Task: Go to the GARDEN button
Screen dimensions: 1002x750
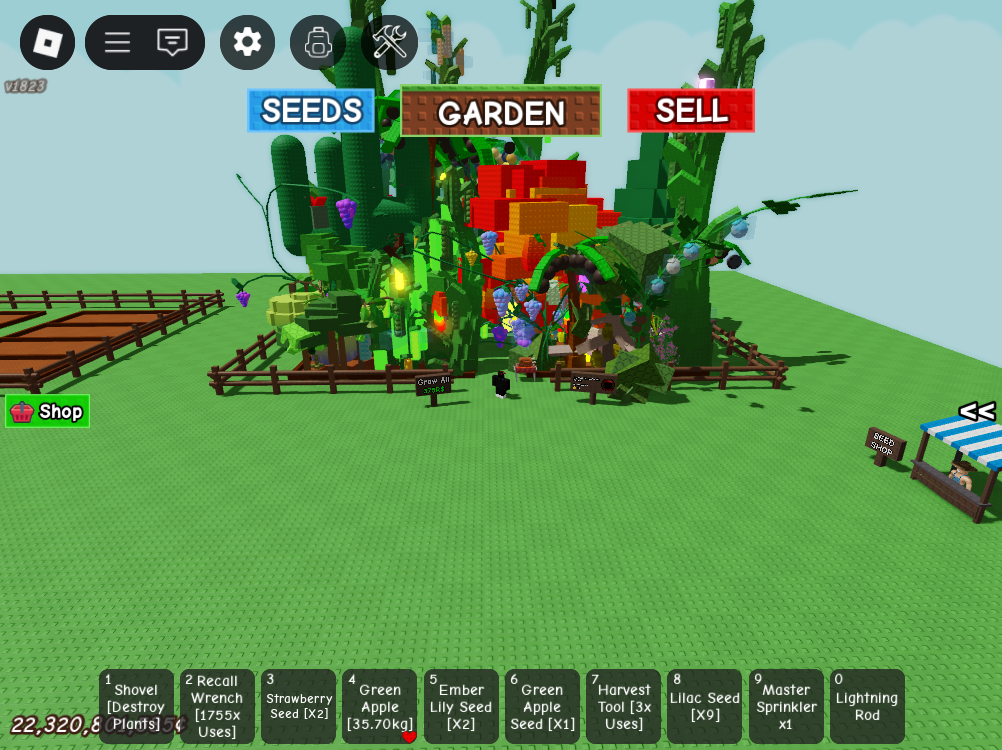Action: (x=501, y=111)
